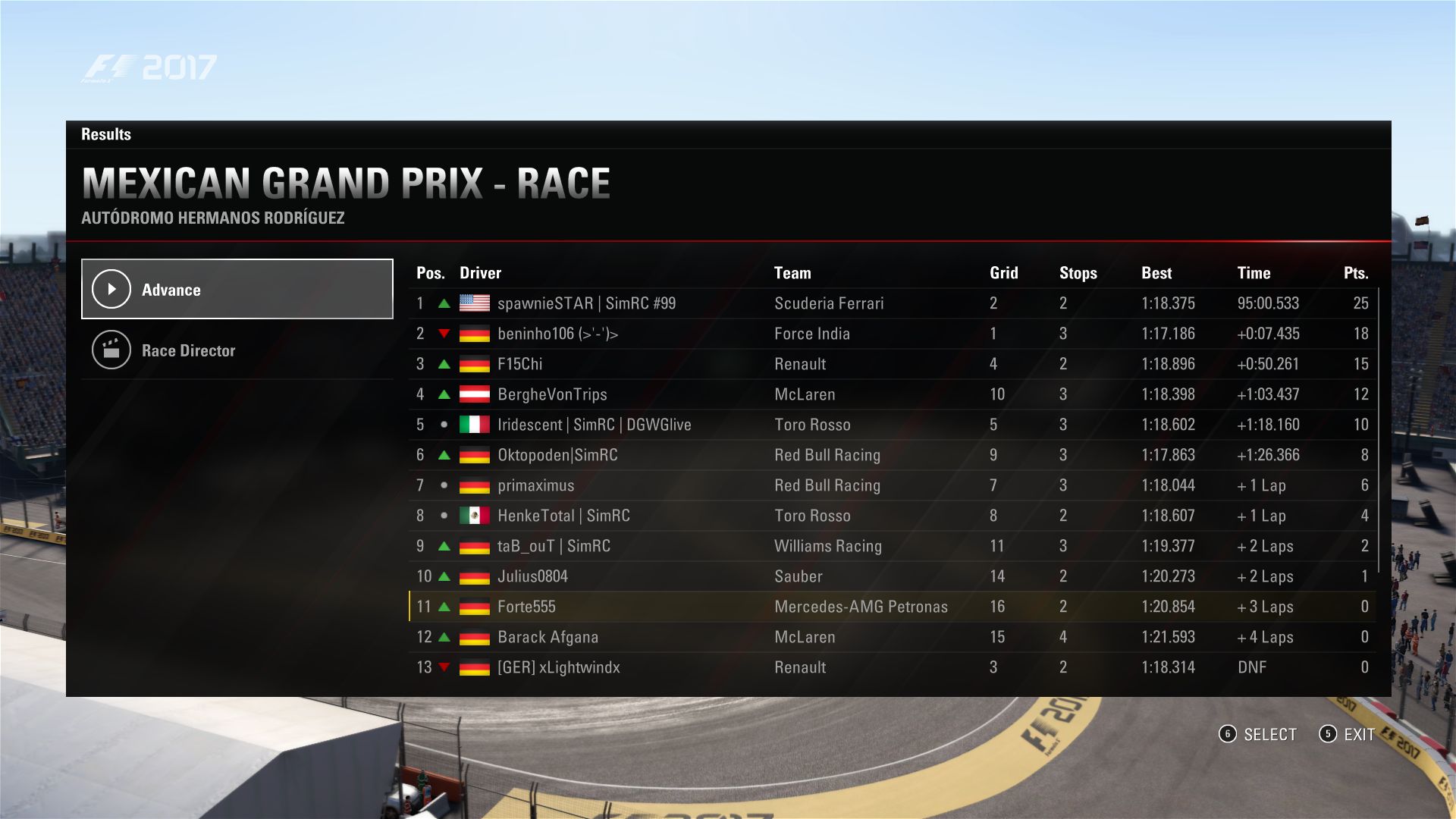Choose Oktopoden's Red Bull Racing row
The width and height of the screenshot is (1456, 819).
891,455
